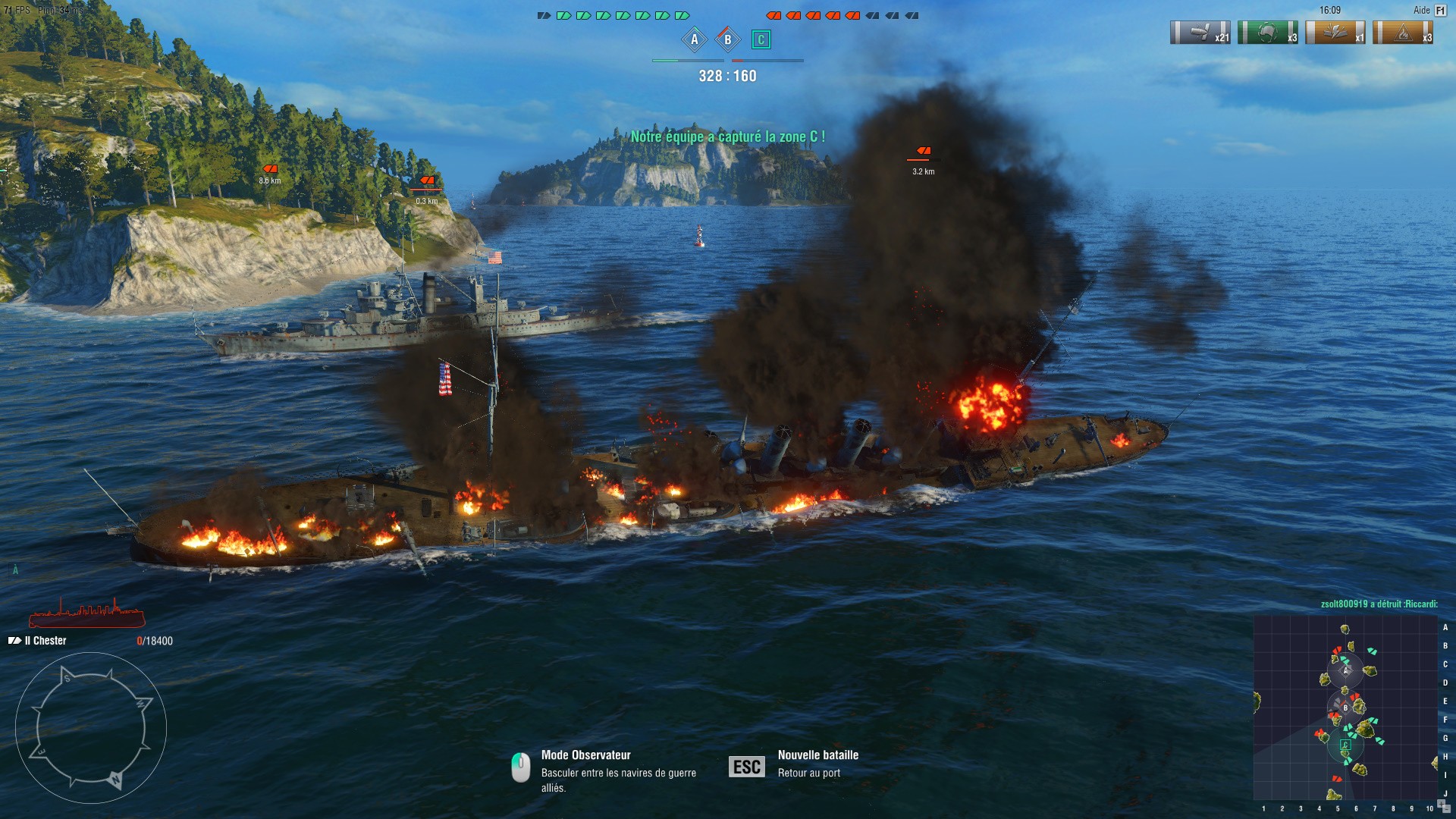Select the enemy marker labeled 0.3 km
Screen dimensions: 1456x819
tap(427, 181)
